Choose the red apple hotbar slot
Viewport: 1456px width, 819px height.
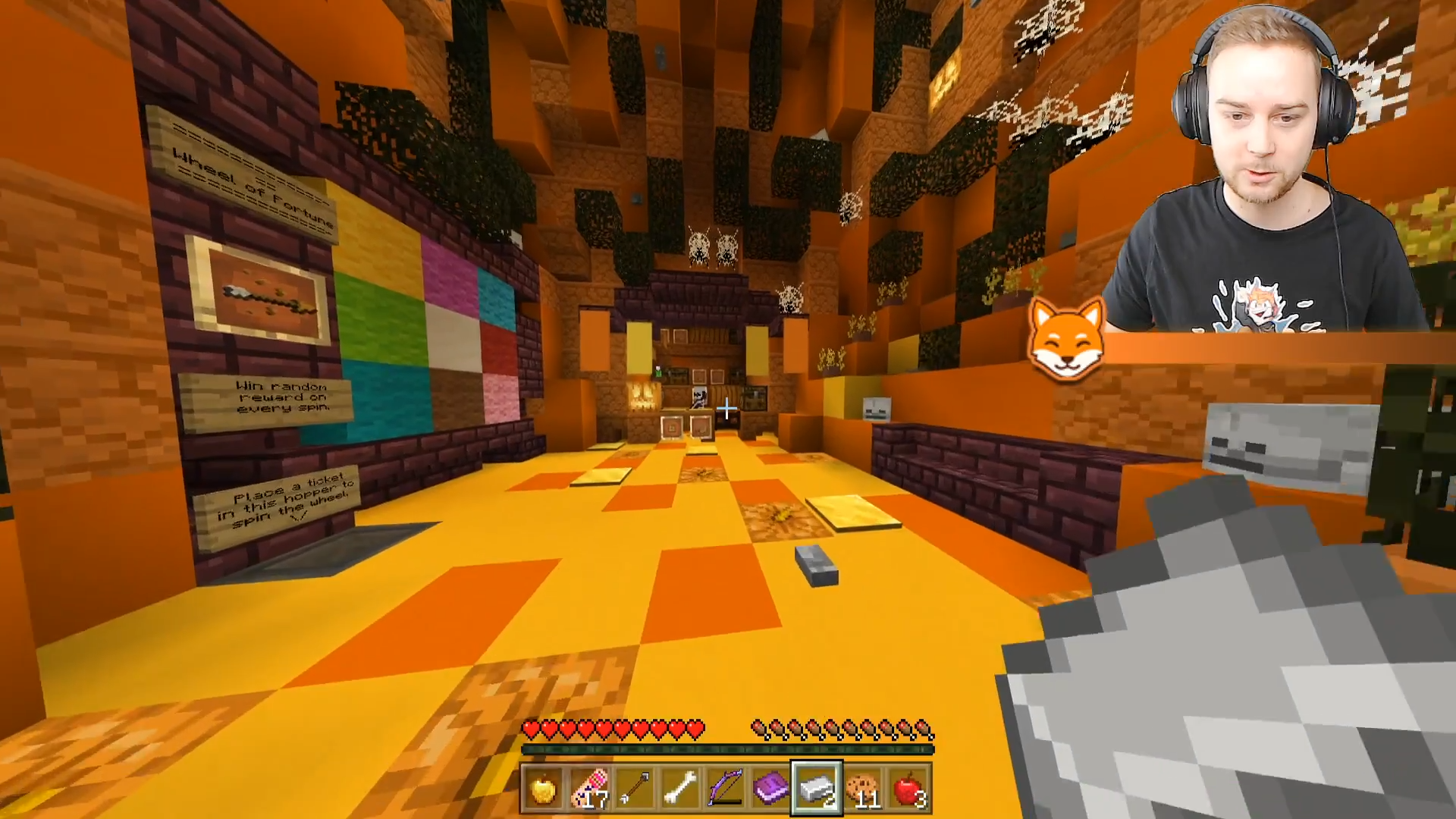908,789
